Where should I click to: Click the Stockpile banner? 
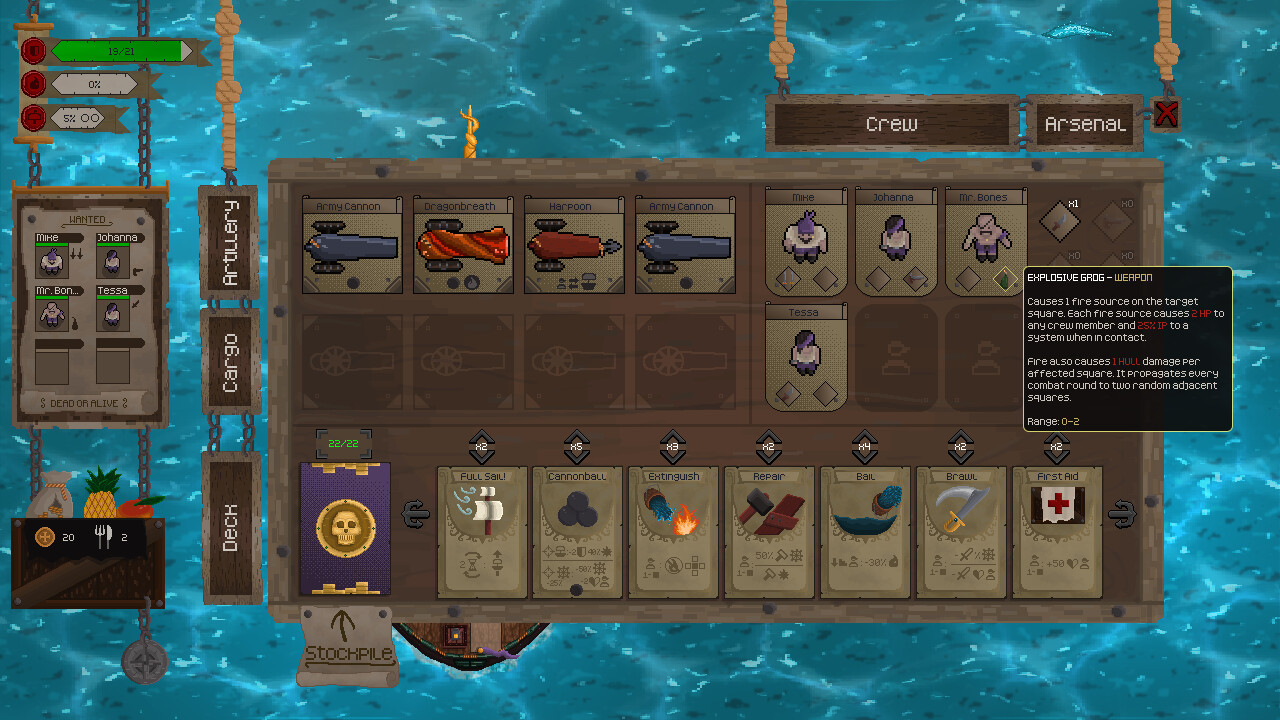pos(346,645)
